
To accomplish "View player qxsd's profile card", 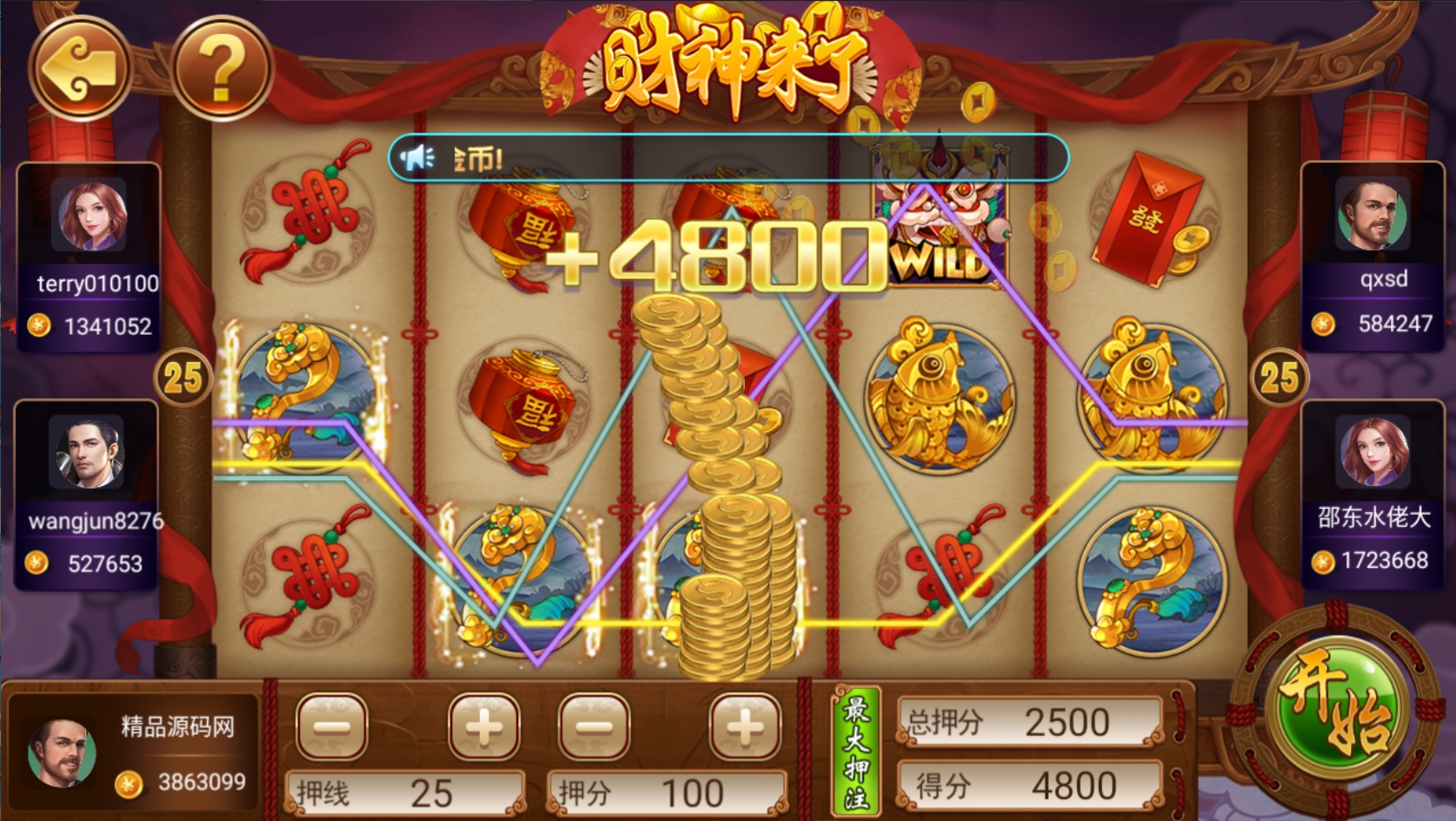I will coord(1372,257).
